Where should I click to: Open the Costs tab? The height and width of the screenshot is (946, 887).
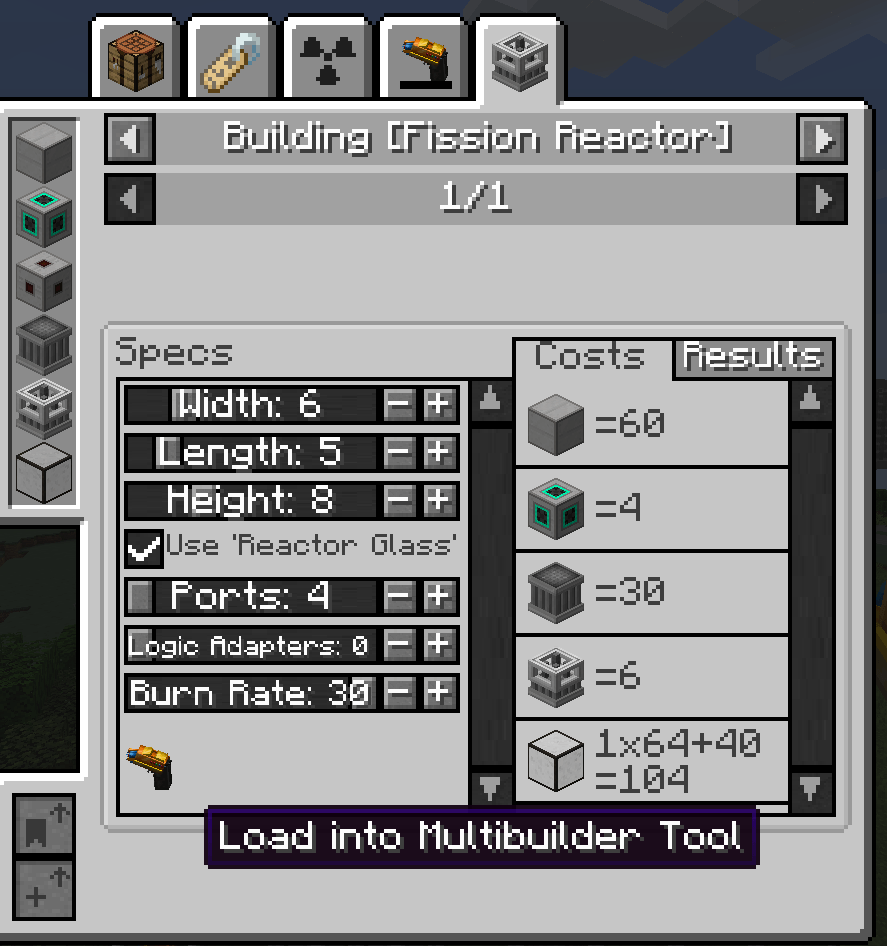tap(590, 357)
